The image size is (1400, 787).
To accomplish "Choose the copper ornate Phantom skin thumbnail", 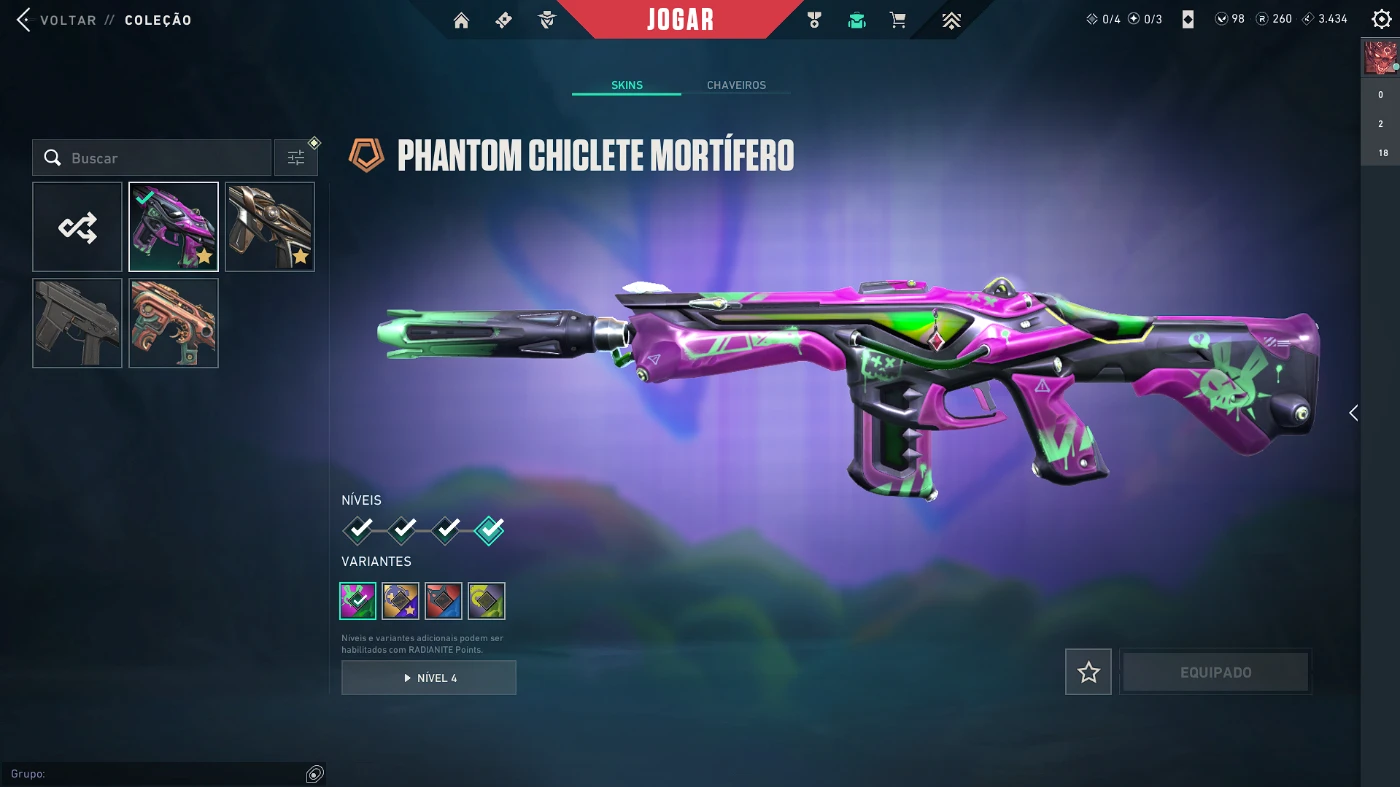I will click(x=173, y=323).
